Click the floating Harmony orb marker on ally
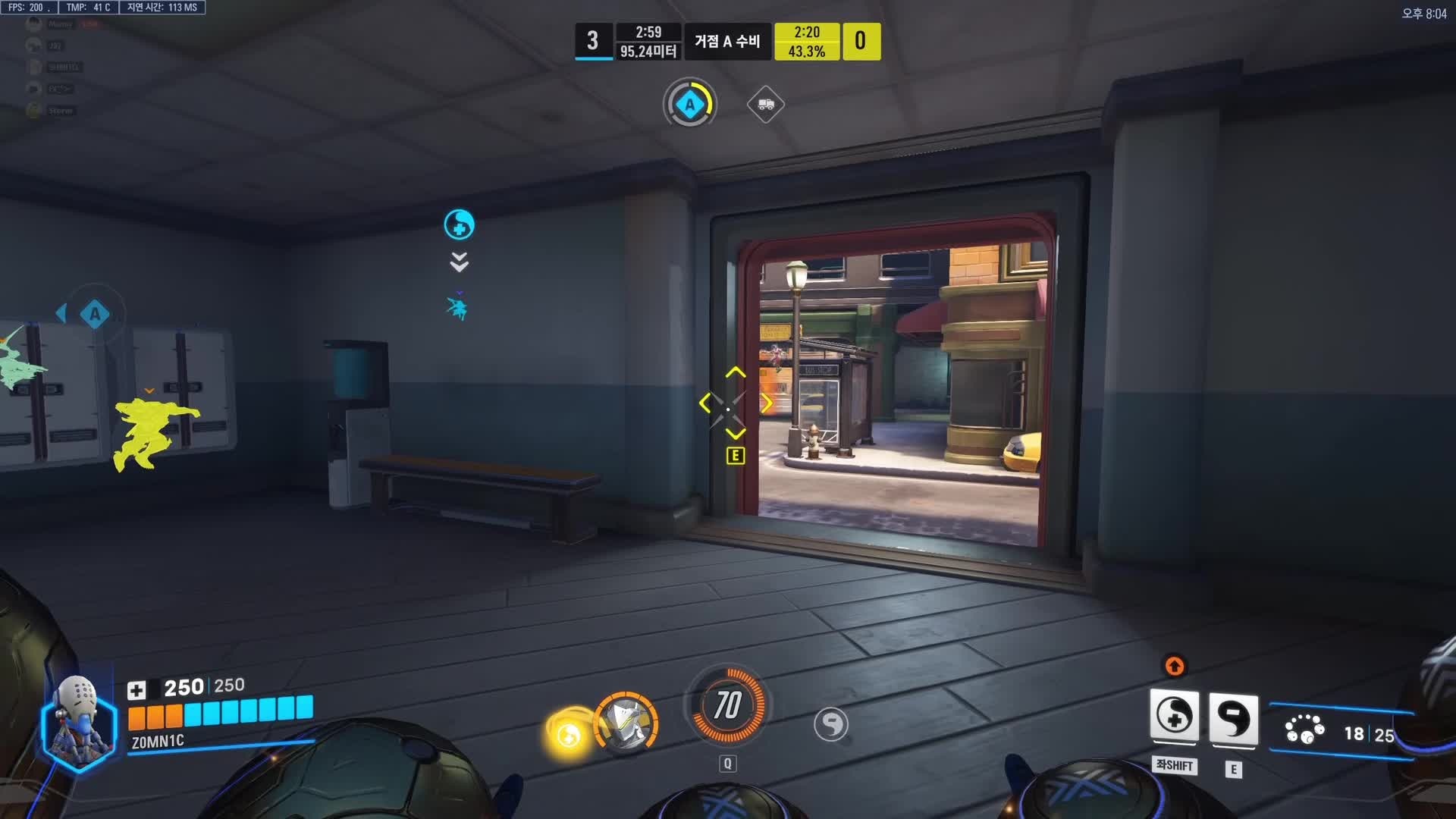 pos(459,224)
